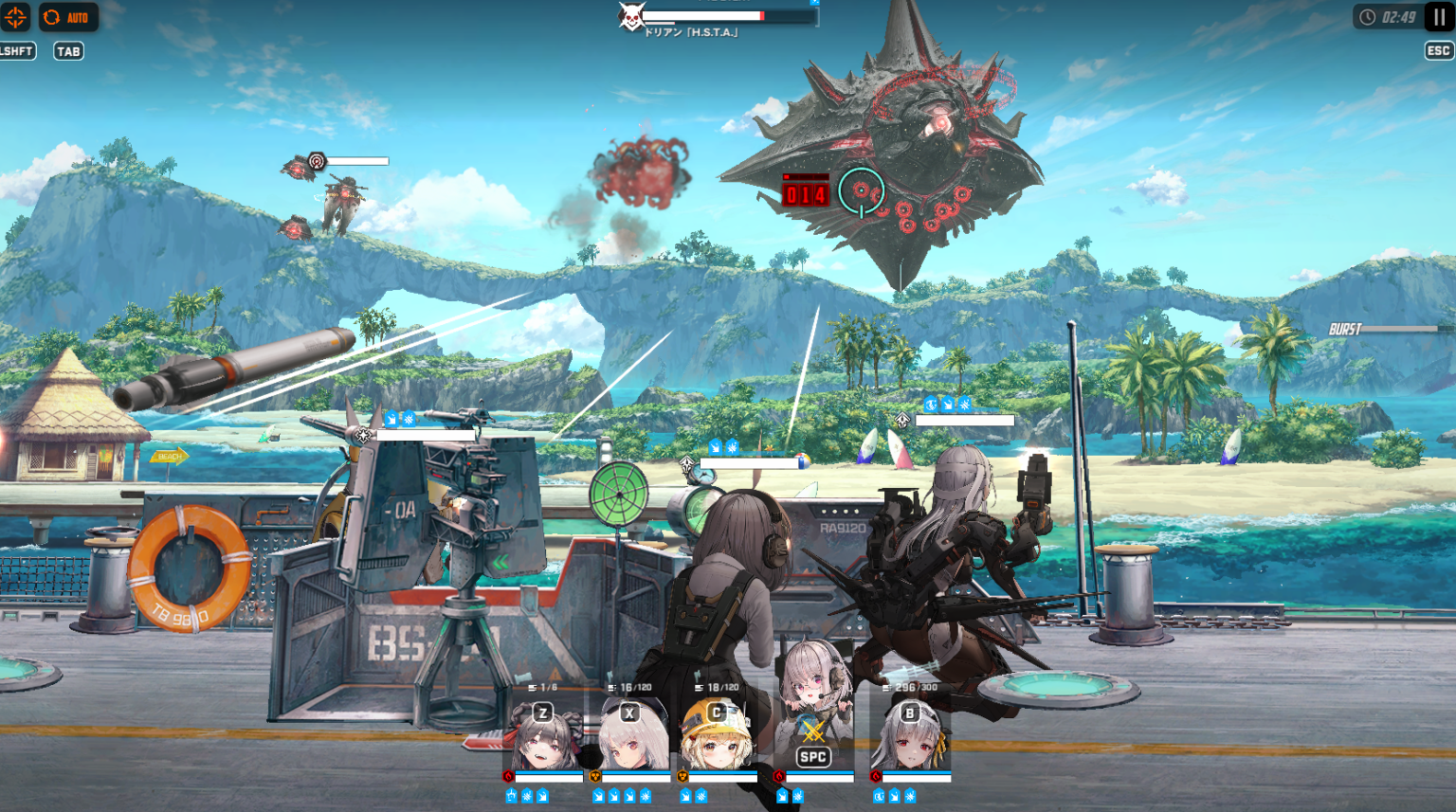The height and width of the screenshot is (812, 1456).
Task: Toggle the AUTO burst button
Action: click(68, 17)
